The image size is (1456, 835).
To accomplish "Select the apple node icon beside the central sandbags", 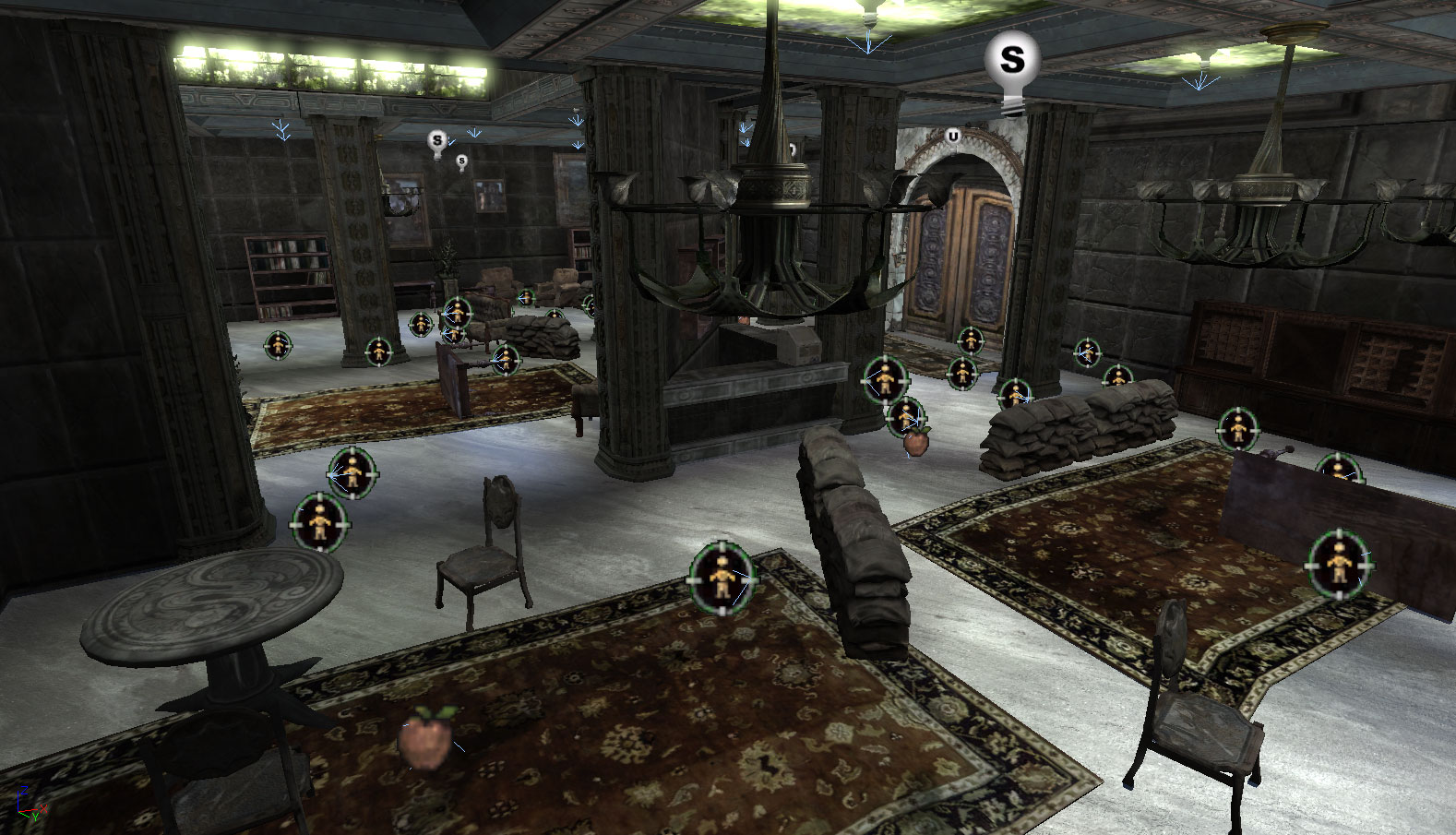I will [916, 441].
